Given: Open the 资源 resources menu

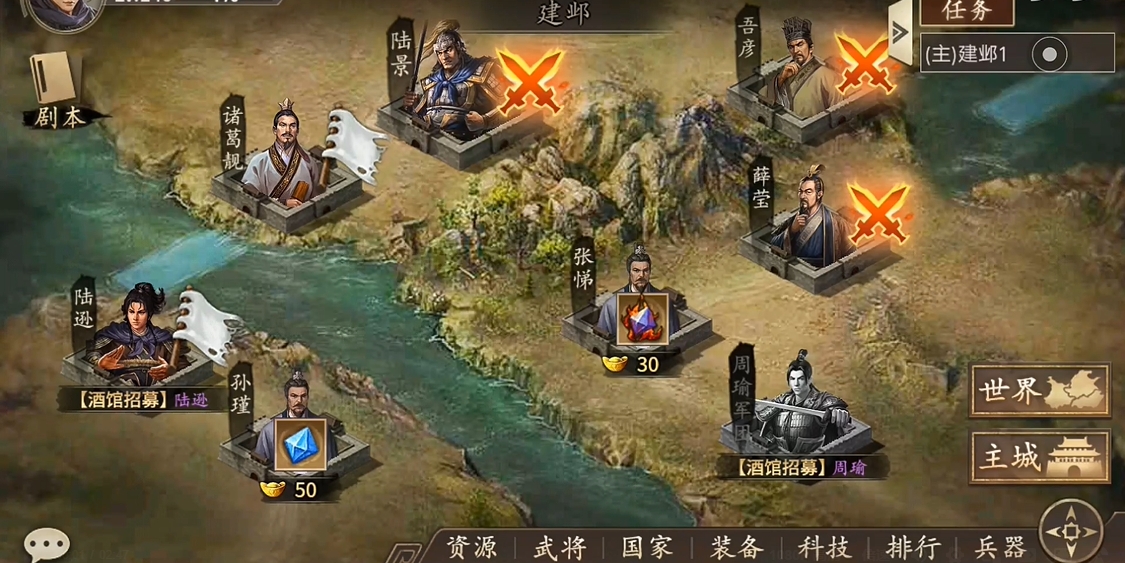Looking at the screenshot, I should [x=471, y=547].
